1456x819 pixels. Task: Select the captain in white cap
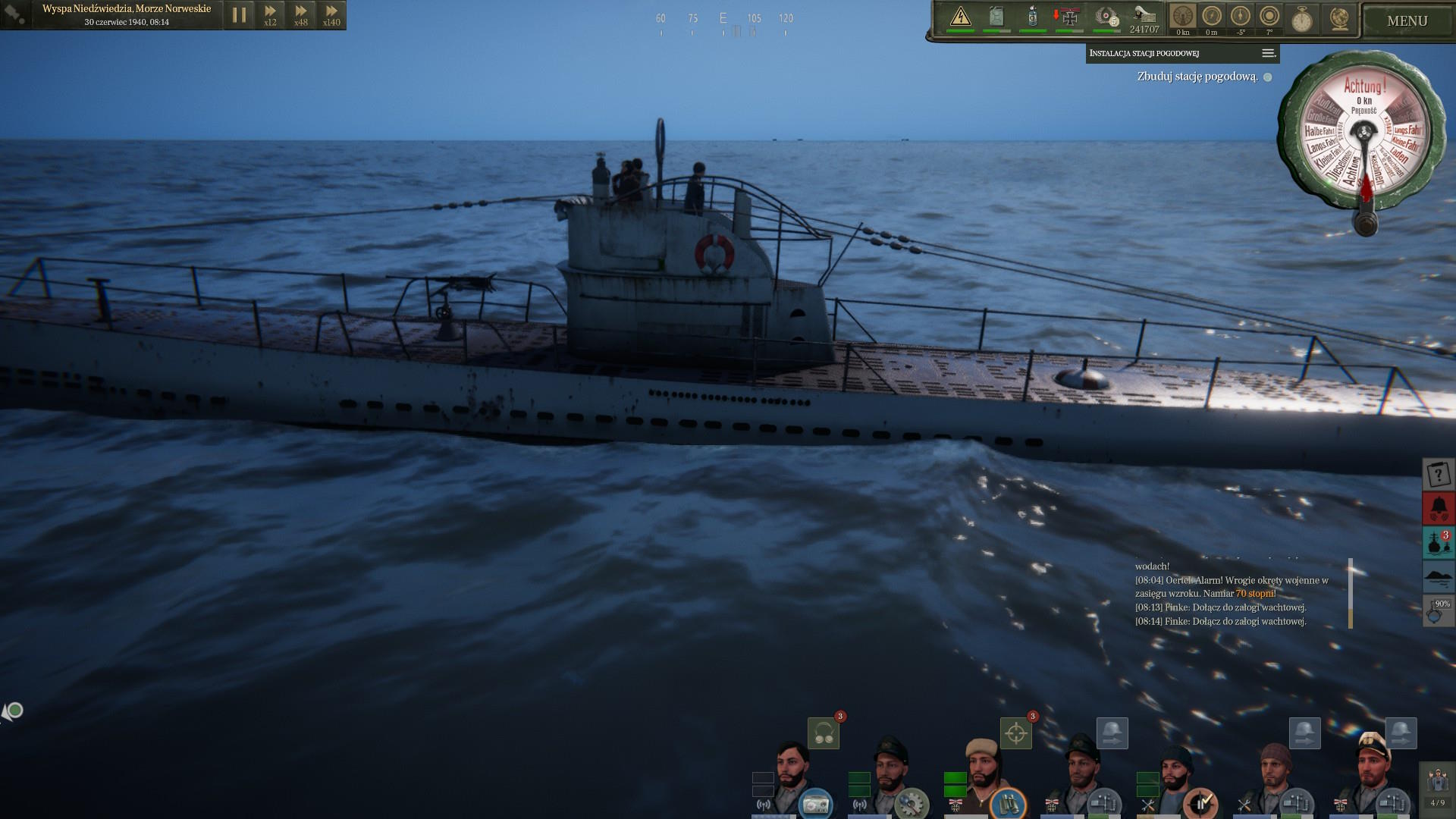[1372, 777]
